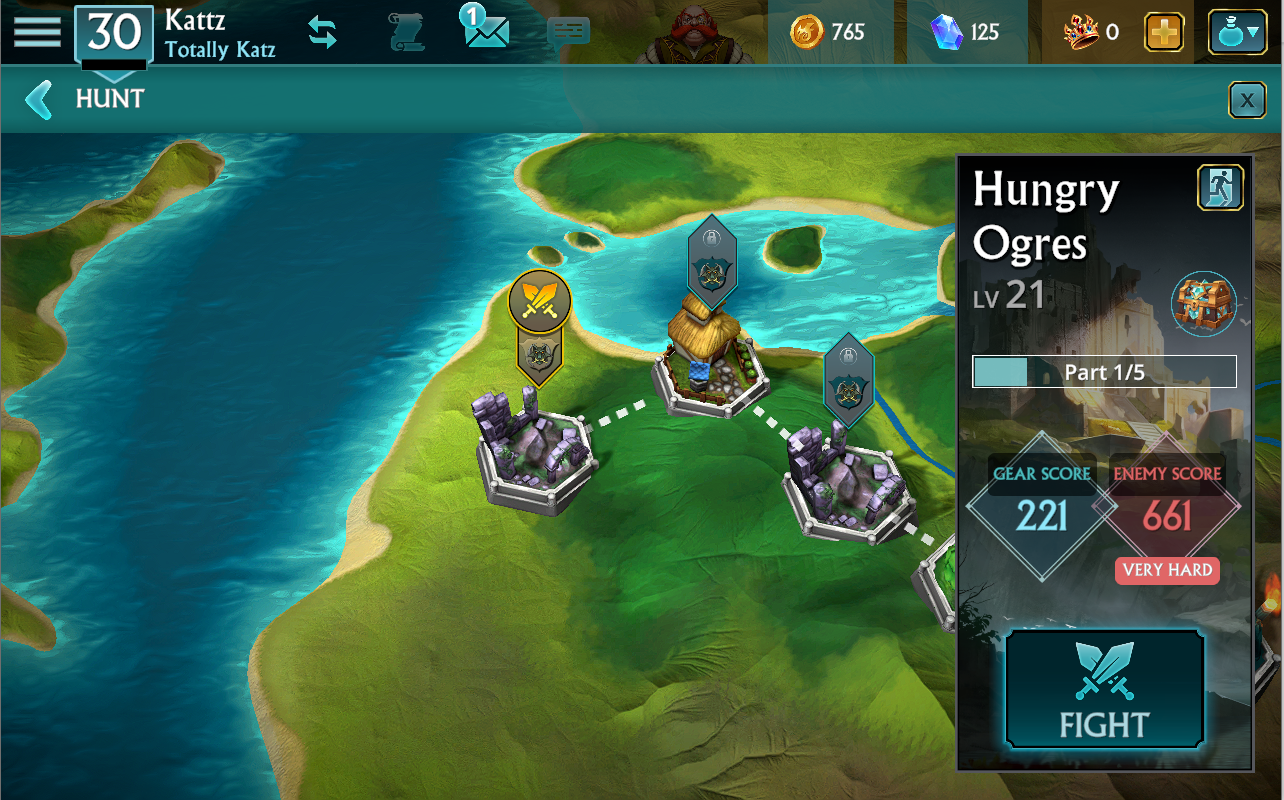1284x800 pixels.
Task: Click the gold plus purchase button
Action: [1163, 32]
